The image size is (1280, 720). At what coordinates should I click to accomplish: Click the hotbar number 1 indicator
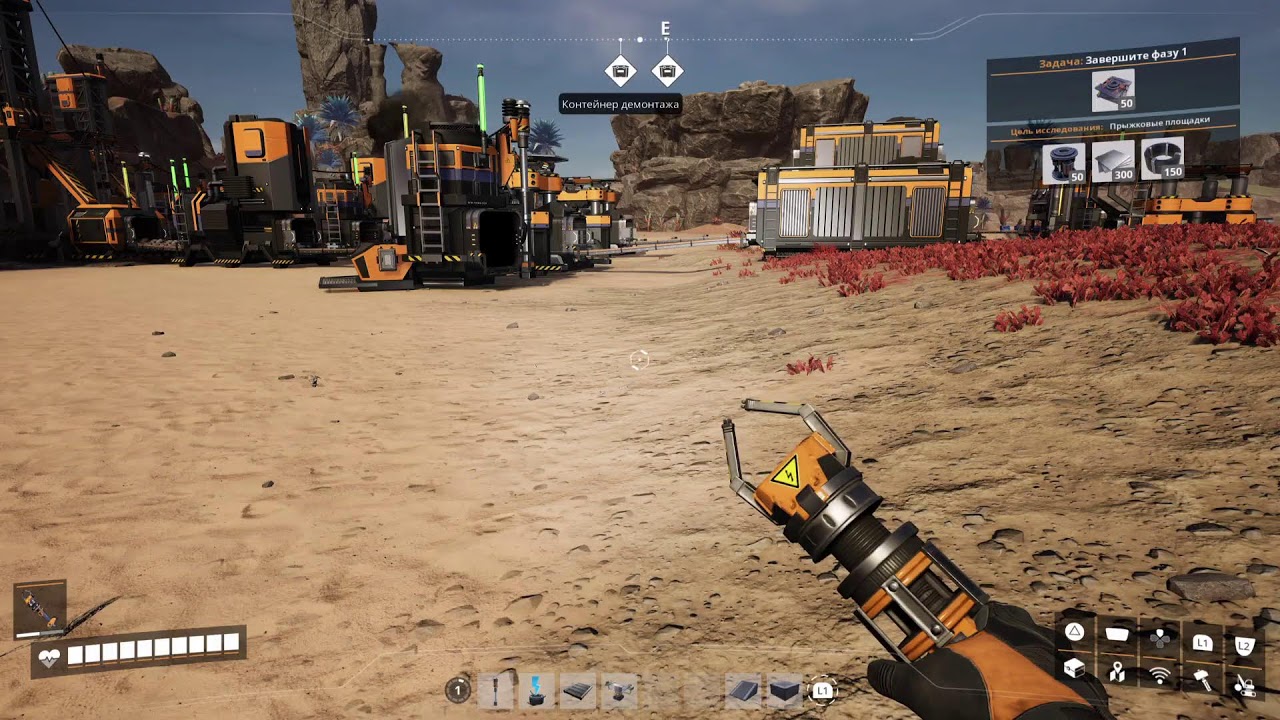[x=458, y=689]
